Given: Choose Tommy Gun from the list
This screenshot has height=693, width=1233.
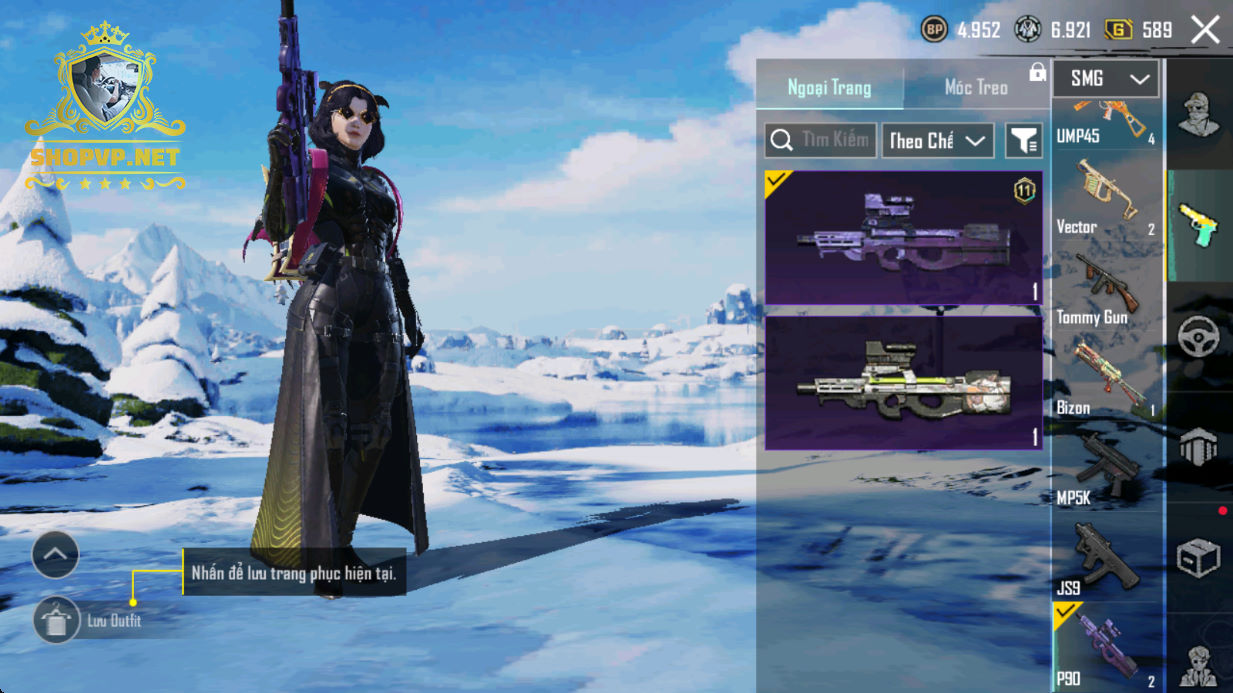Looking at the screenshot, I should [1107, 290].
